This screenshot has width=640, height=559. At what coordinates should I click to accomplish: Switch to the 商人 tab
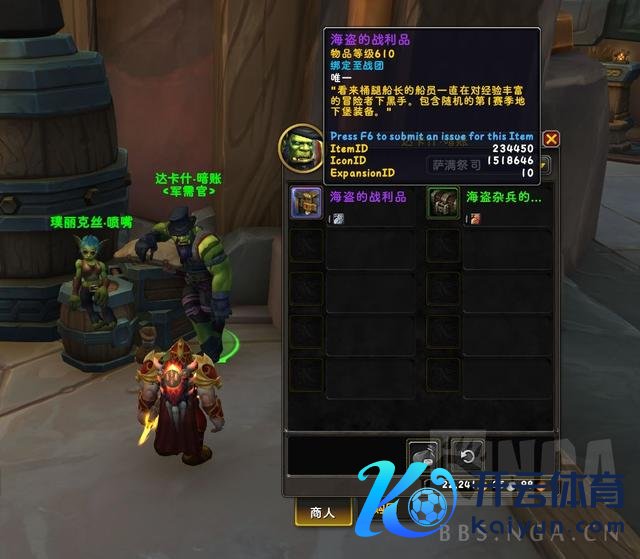[x=323, y=513]
